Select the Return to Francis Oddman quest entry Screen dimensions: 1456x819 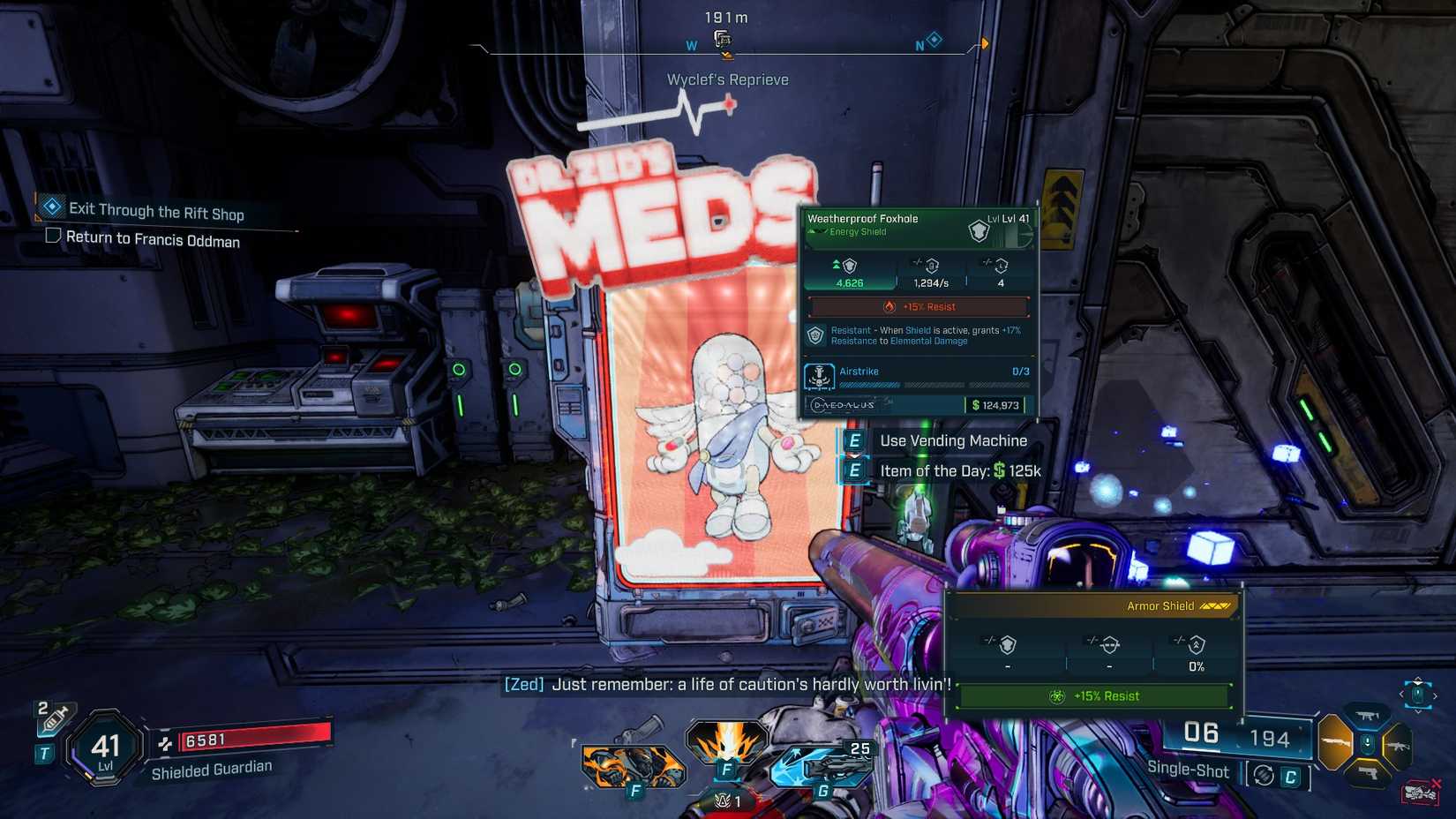click(x=153, y=239)
